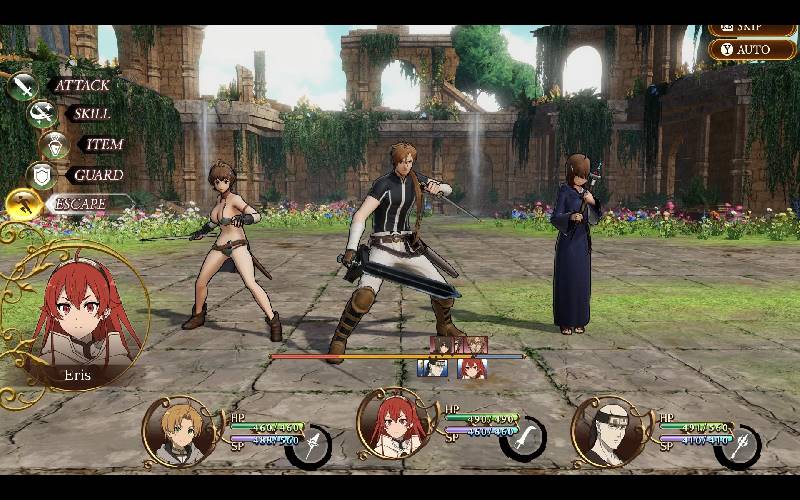800x500 pixels.
Task: Select the red-haired girl's bottom party portrait
Action: tap(396, 430)
